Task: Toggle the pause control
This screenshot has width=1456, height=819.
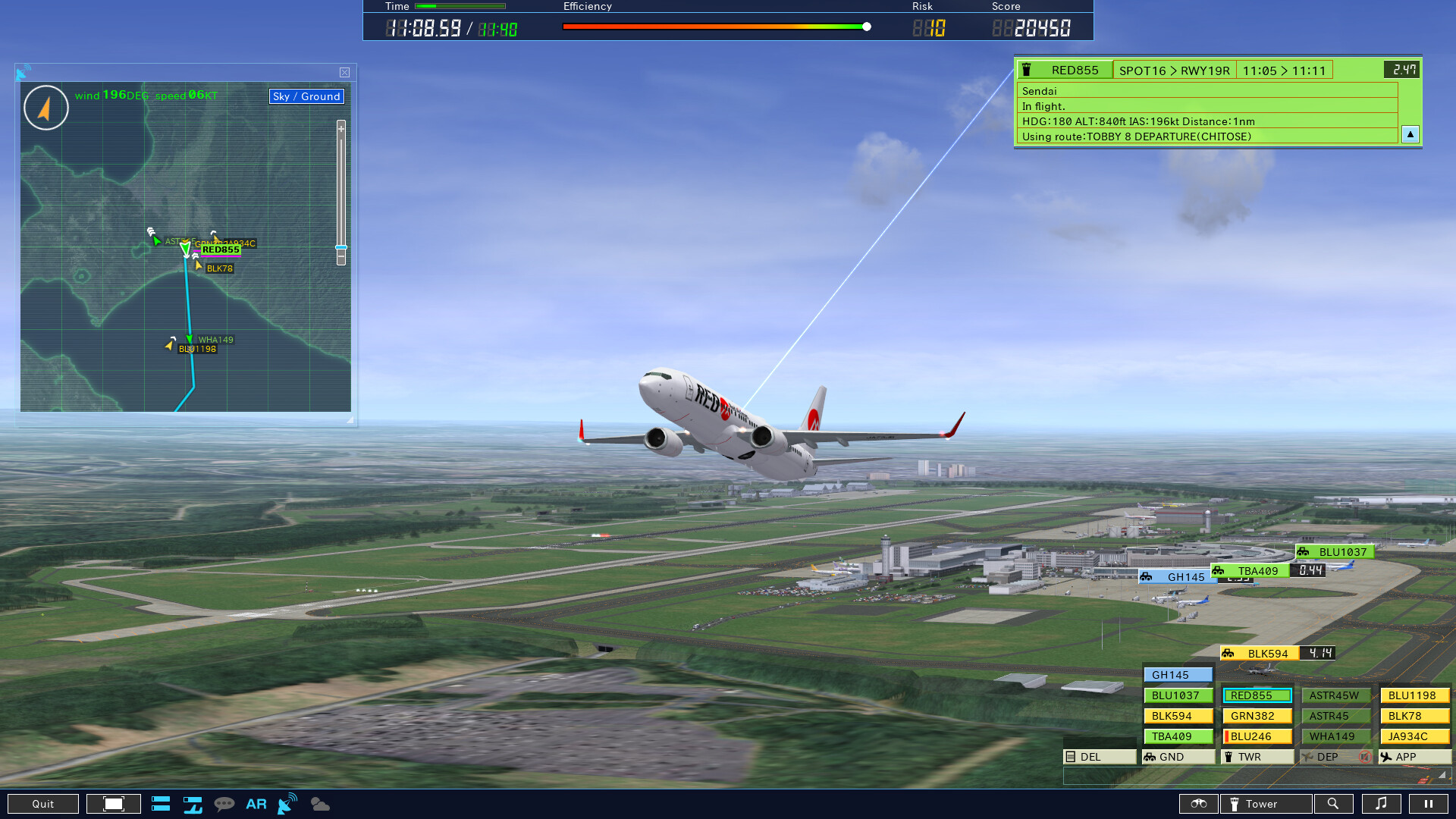Action: click(x=1428, y=804)
